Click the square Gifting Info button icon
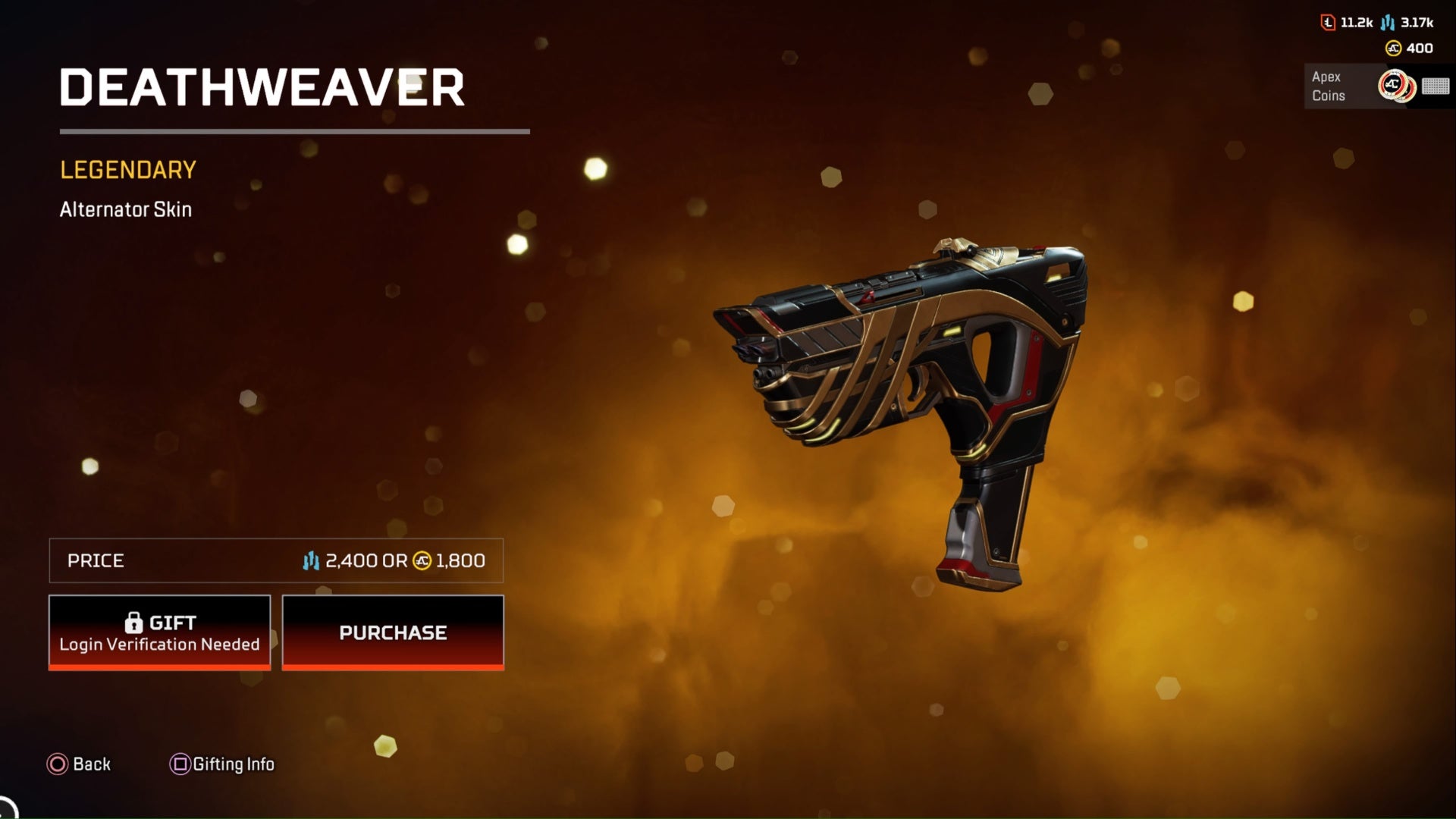Image resolution: width=1456 pixels, height=819 pixels. (179, 764)
